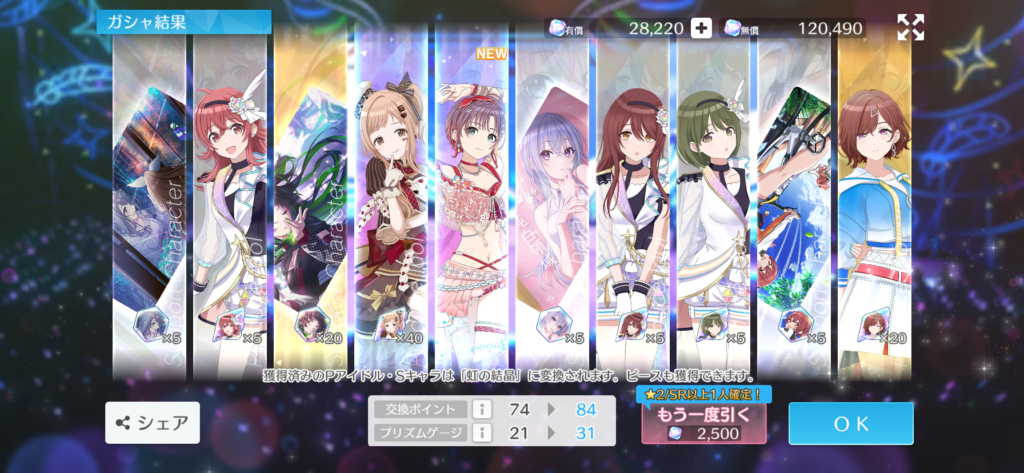
Task: Toggle fullscreen view with the arrows icon
Action: (910, 28)
